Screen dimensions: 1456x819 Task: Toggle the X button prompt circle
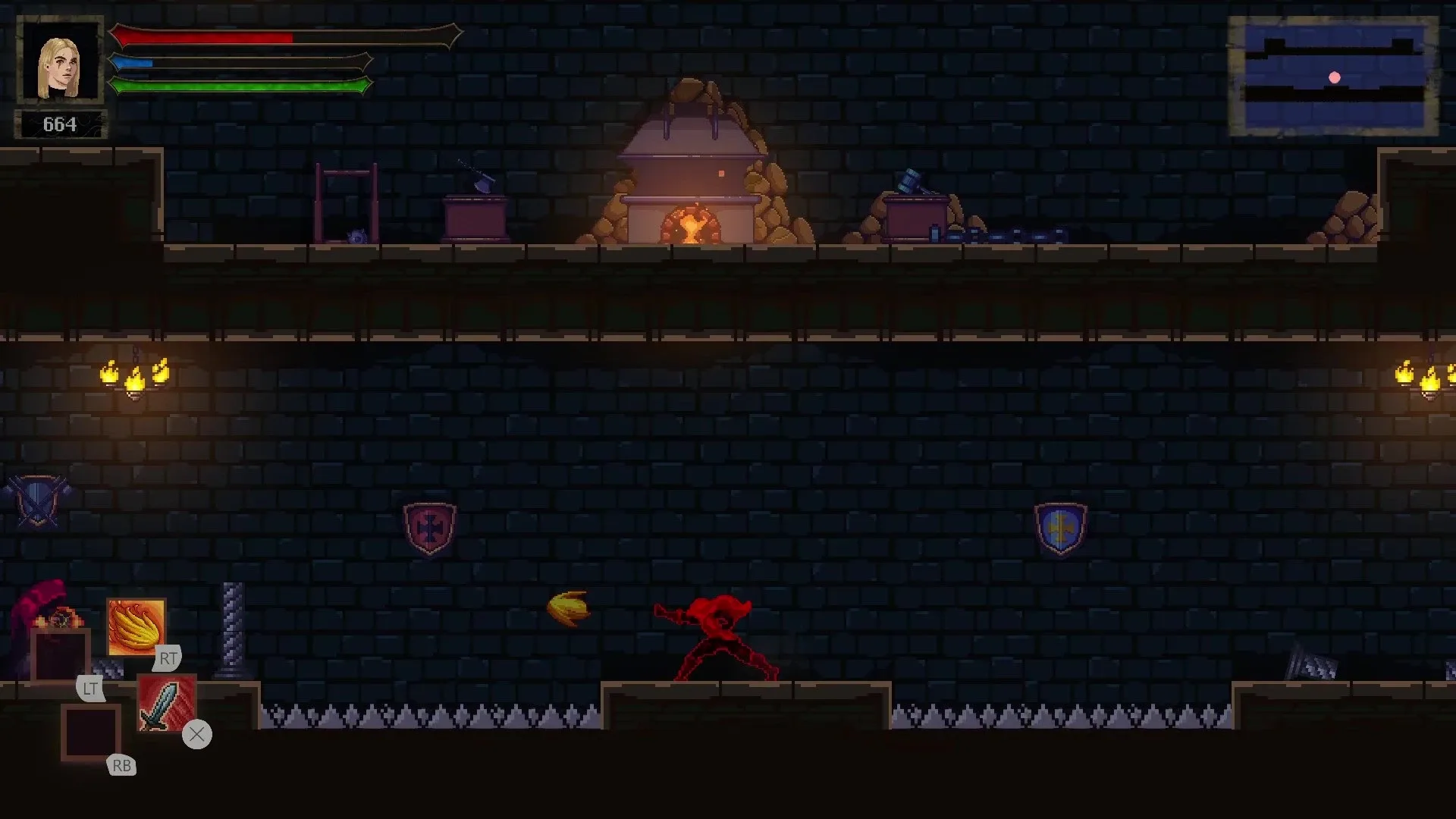[x=197, y=734]
